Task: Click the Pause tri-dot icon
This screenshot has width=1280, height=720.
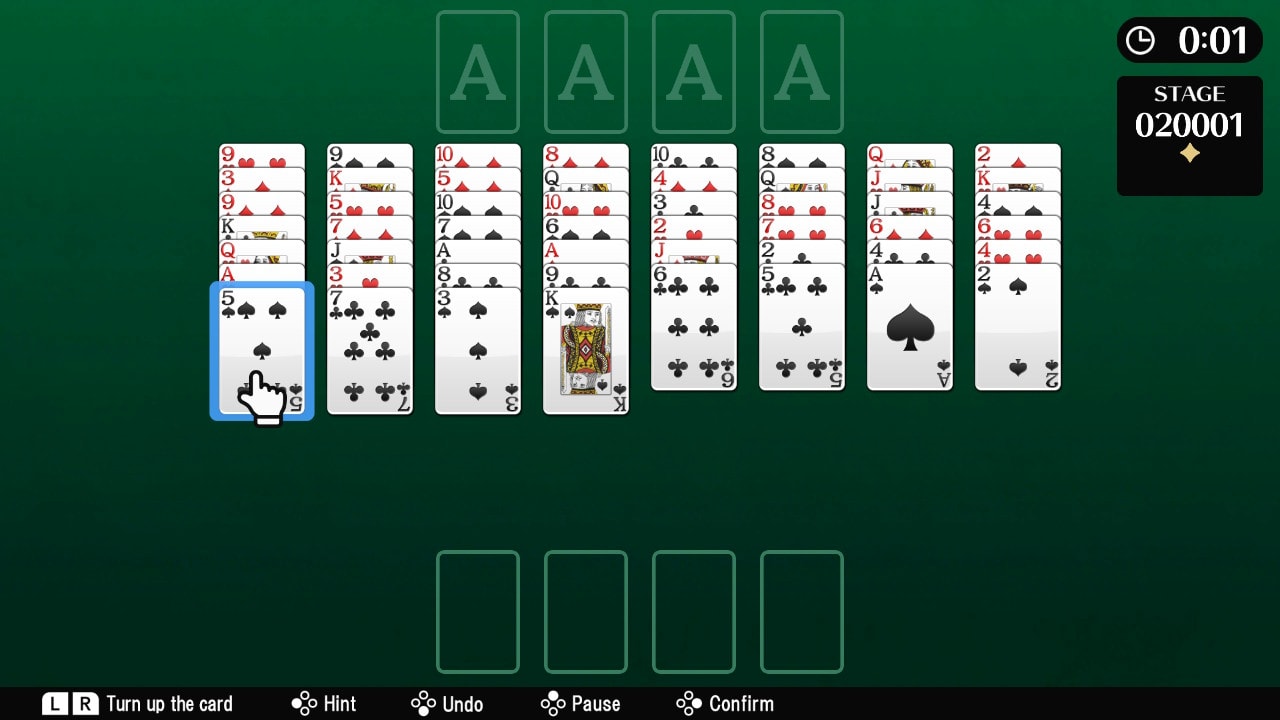Action: coord(553,703)
